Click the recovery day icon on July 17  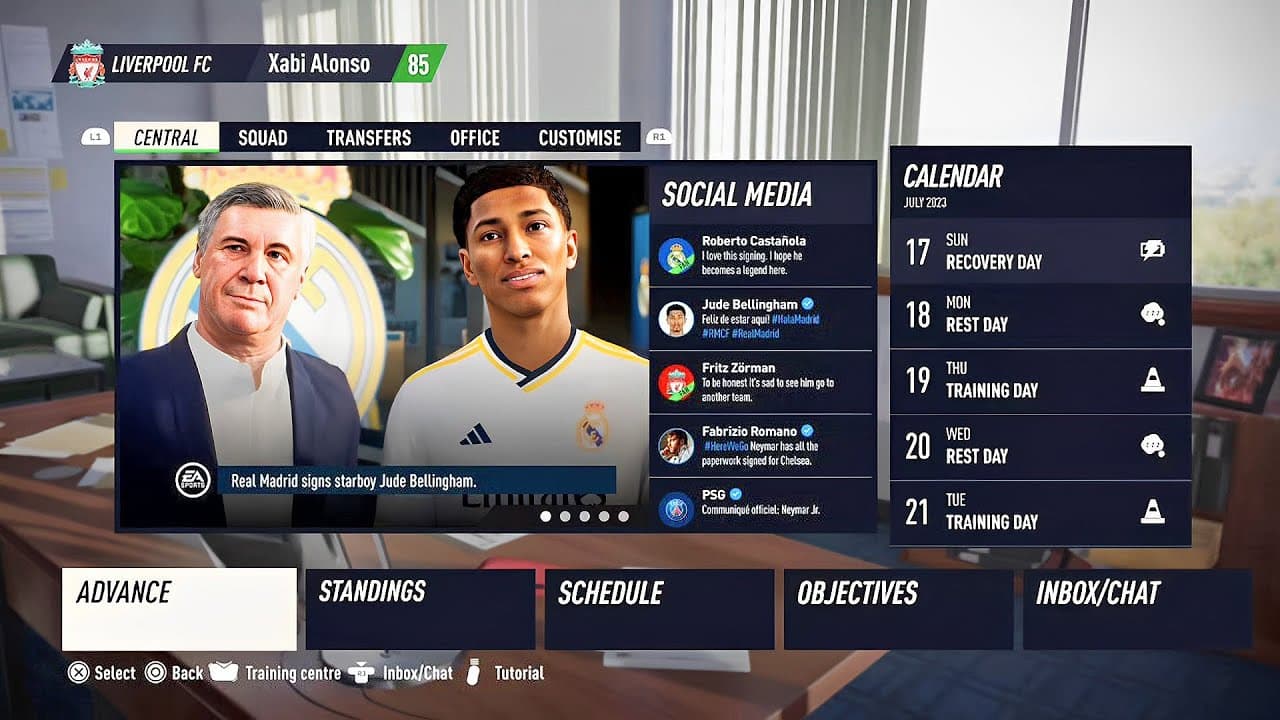(x=1153, y=249)
